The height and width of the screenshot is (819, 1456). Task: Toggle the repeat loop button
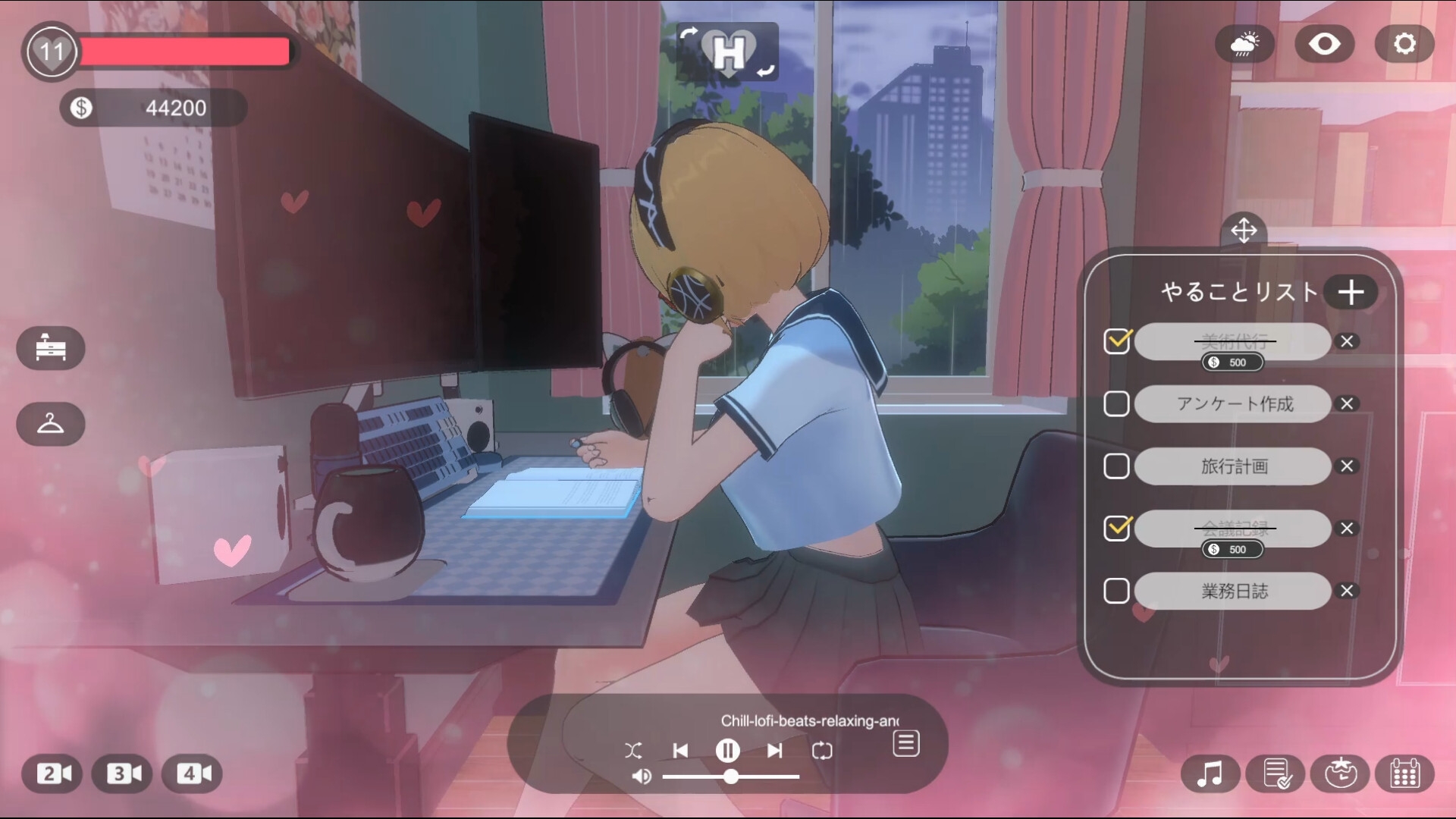pos(822,751)
